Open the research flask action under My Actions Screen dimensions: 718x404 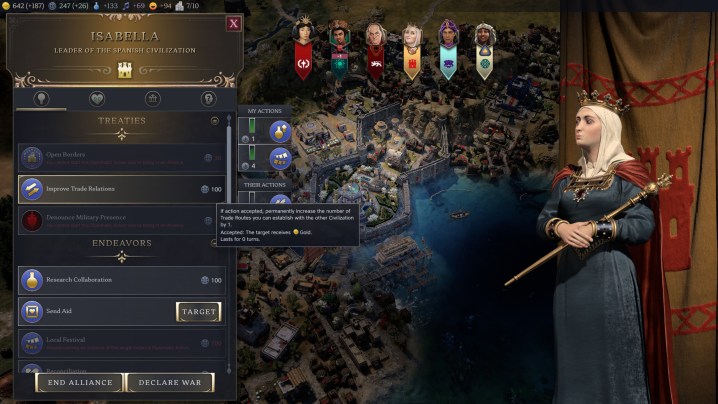pos(278,130)
